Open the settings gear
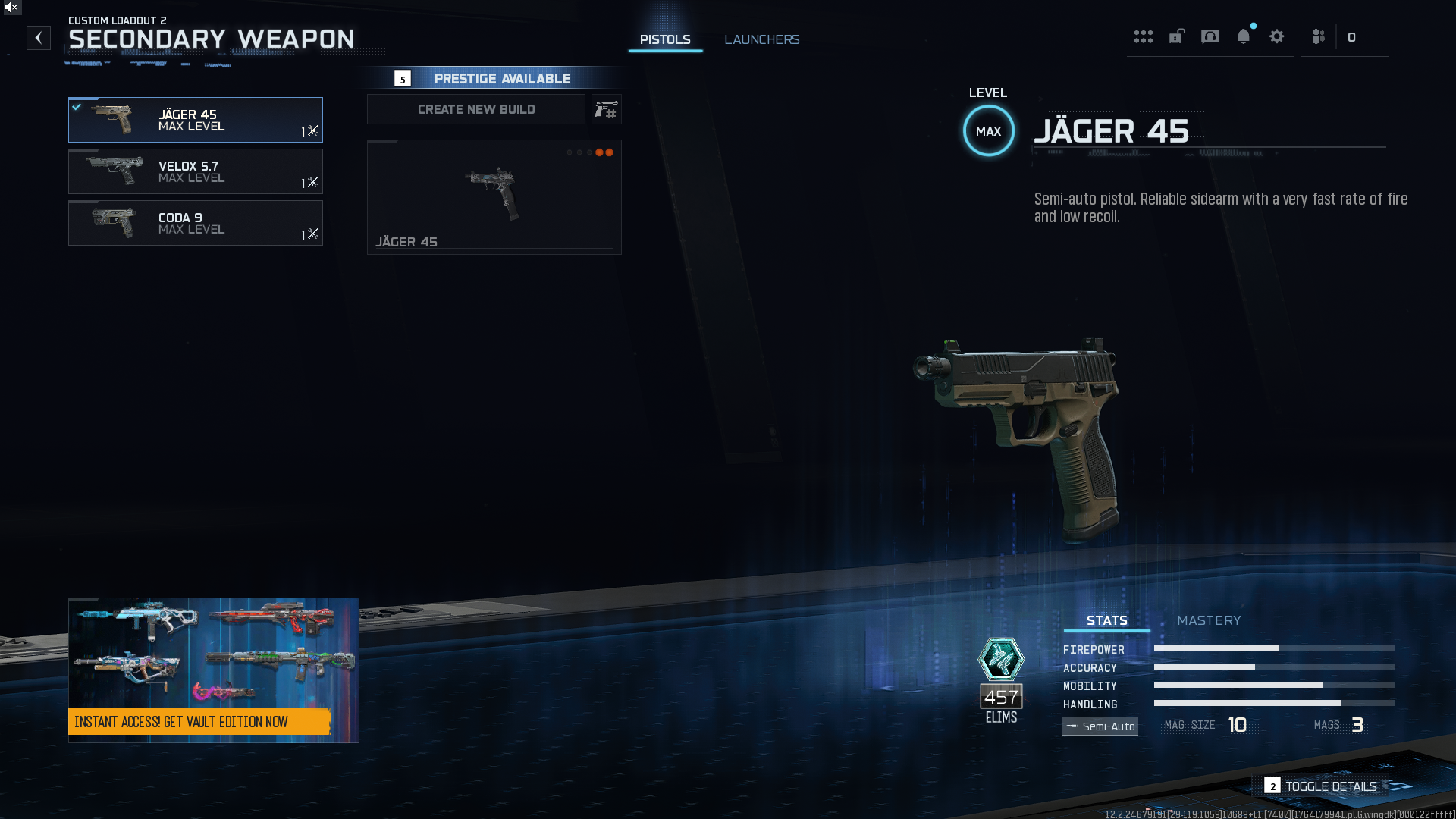 1276,37
